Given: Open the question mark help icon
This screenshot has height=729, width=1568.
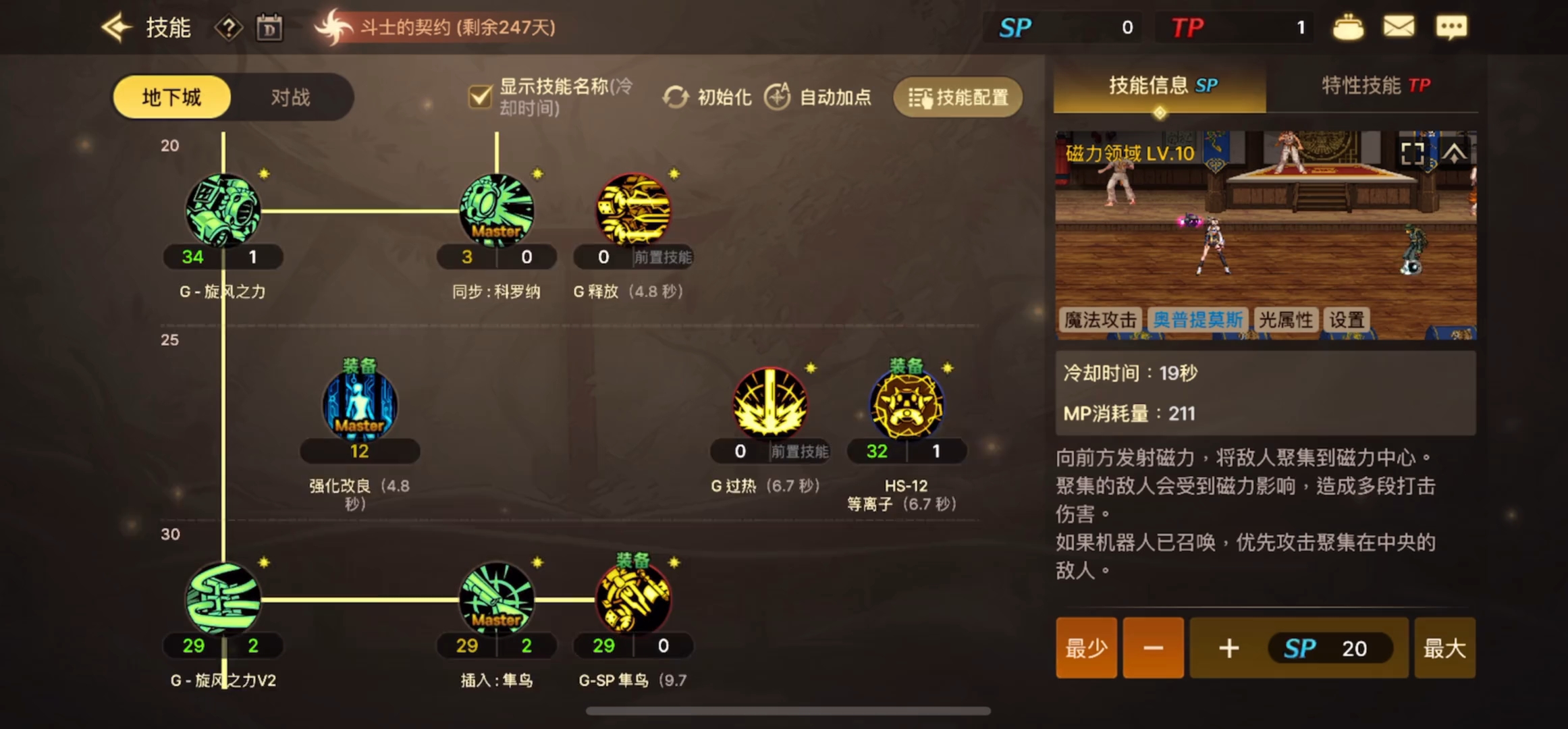Looking at the screenshot, I should 229,28.
